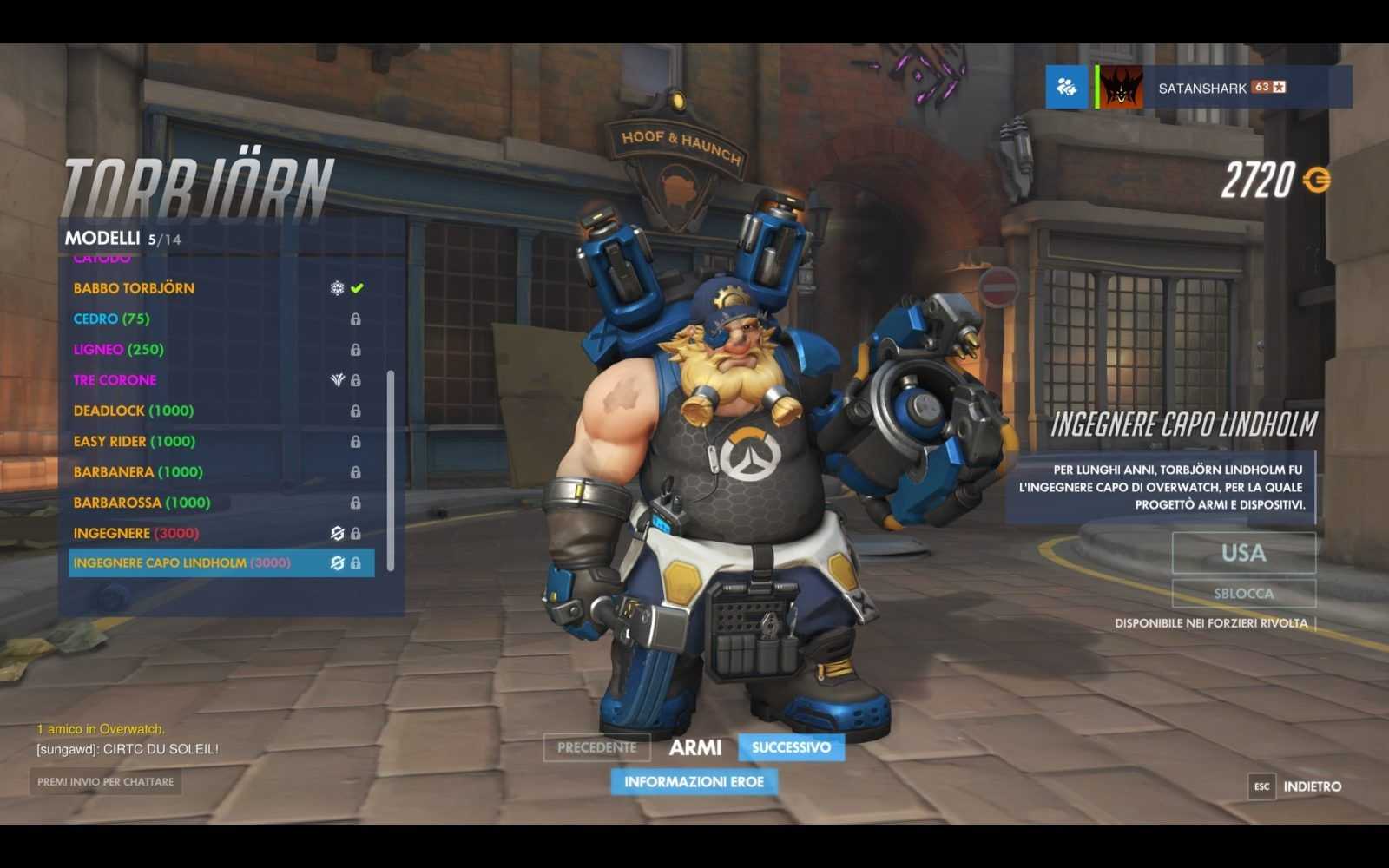The image size is (1389, 868).
Task: Advance with the Successivo button
Action: 791,747
